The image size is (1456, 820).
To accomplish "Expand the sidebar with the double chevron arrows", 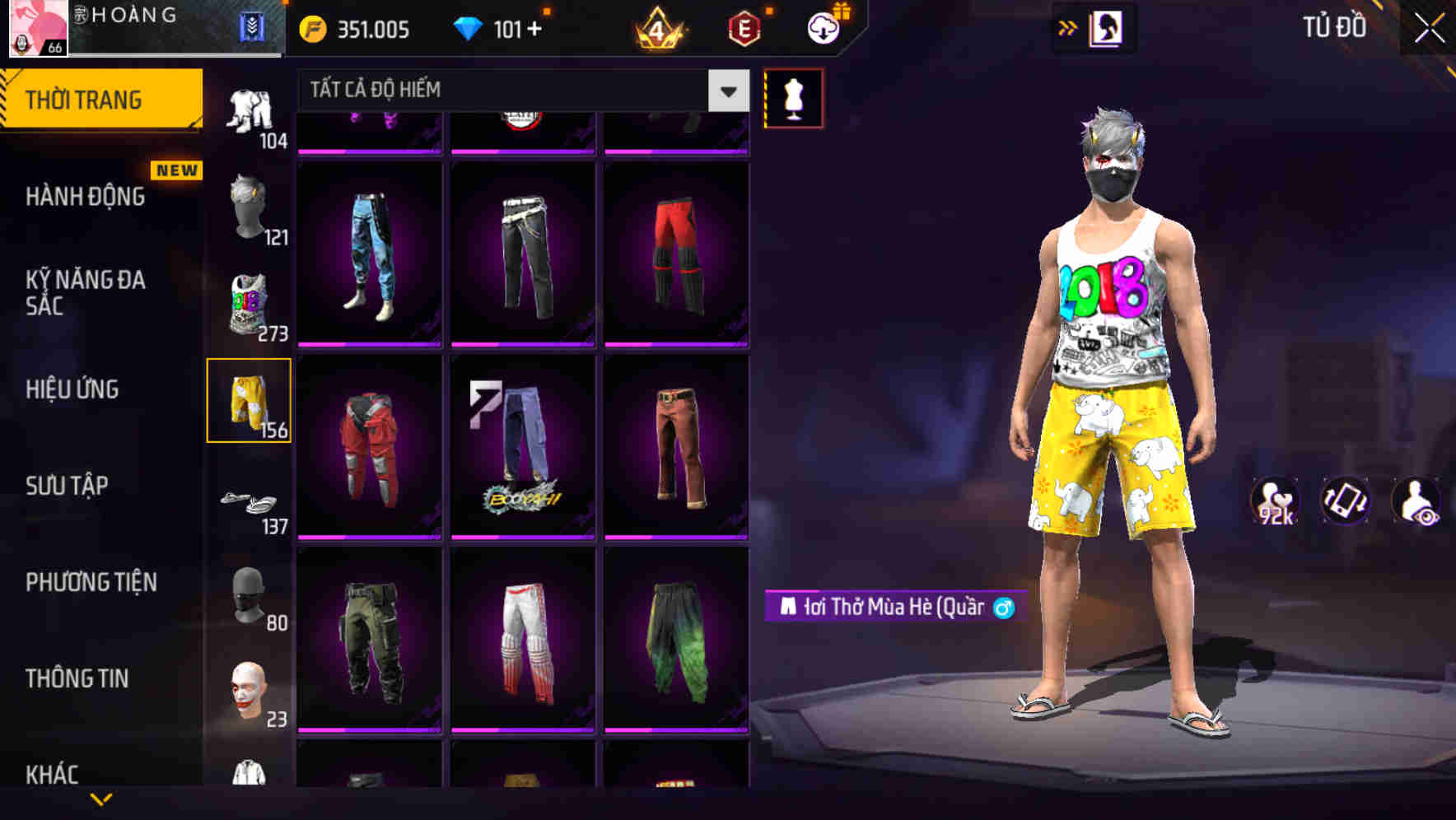I will tap(1066, 27).
